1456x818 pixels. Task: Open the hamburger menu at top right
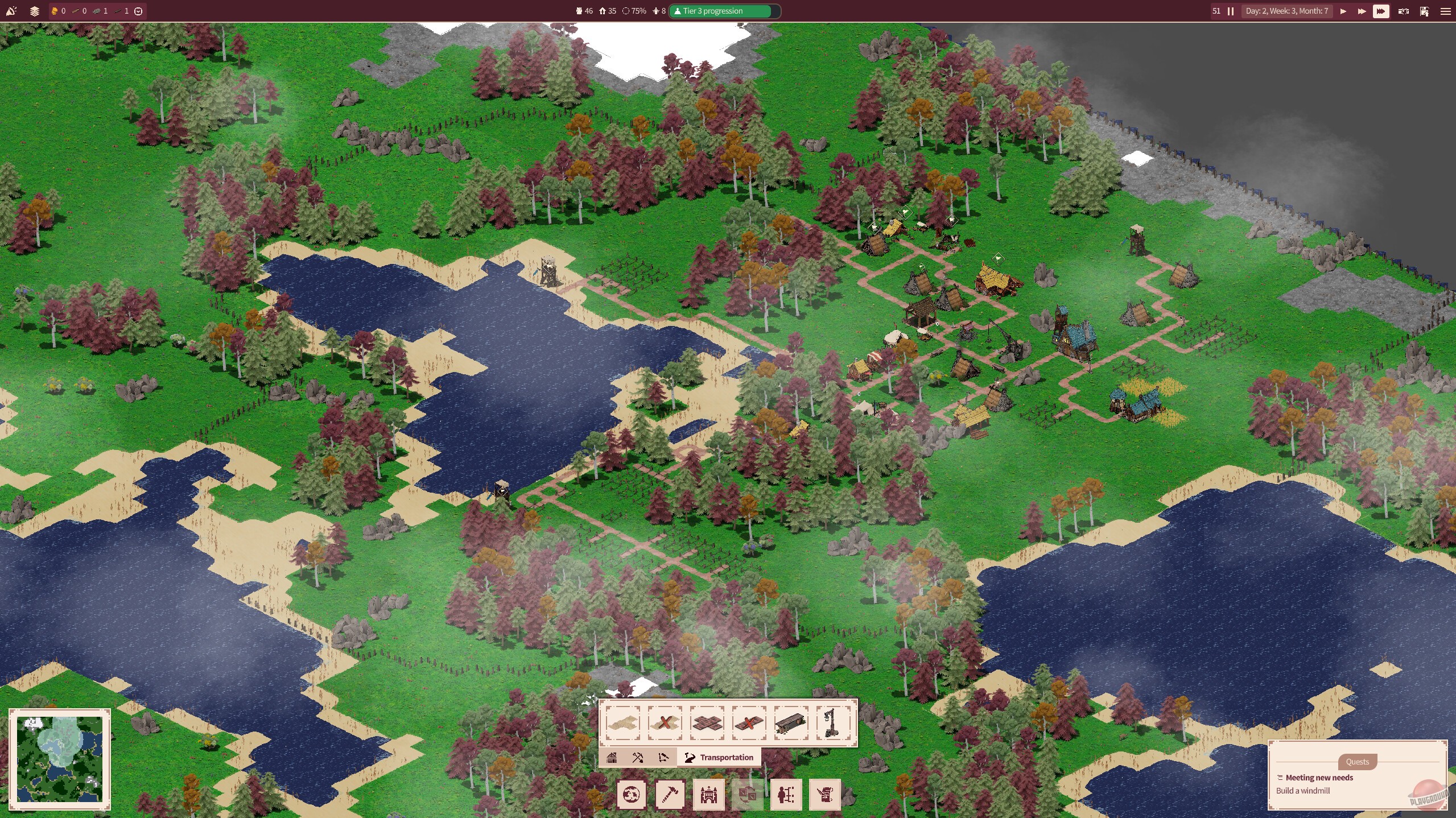tap(1446, 11)
